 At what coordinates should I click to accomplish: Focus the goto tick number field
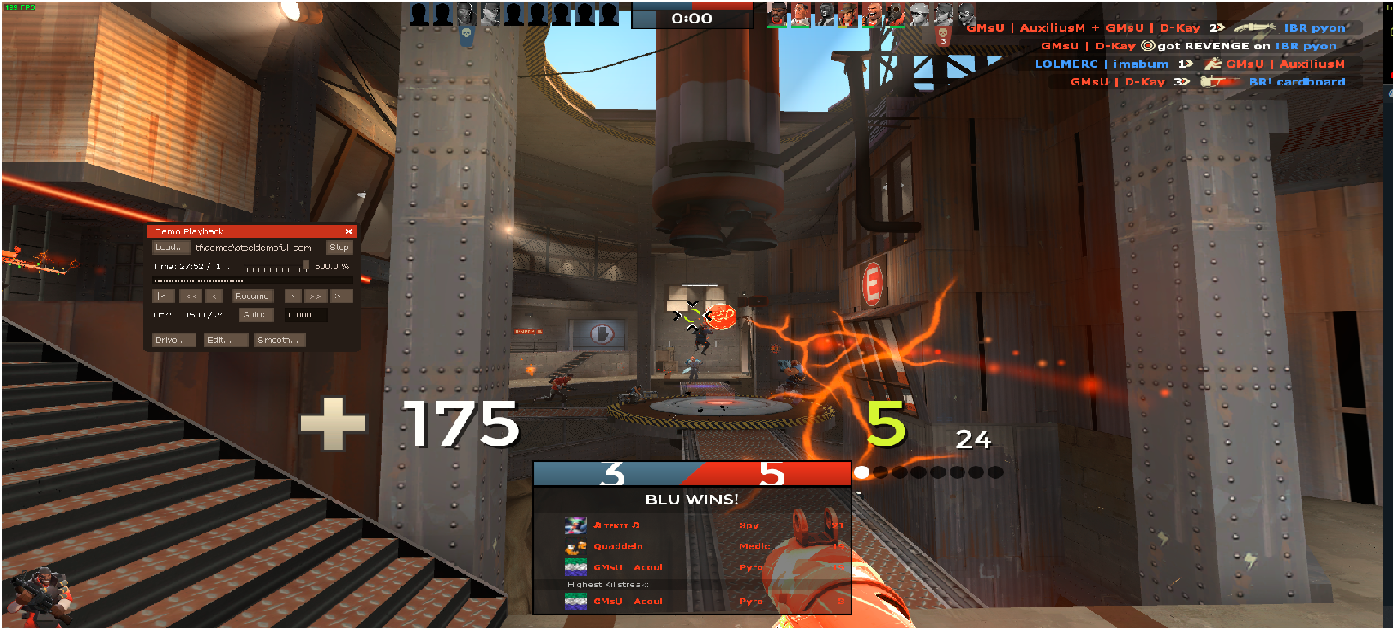tap(304, 315)
